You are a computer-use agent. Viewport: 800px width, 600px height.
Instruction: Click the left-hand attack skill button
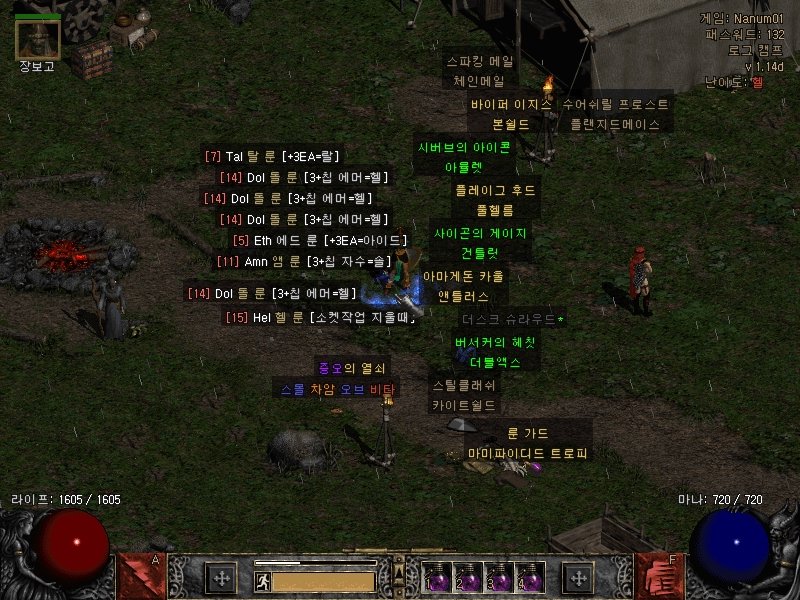coord(138,578)
